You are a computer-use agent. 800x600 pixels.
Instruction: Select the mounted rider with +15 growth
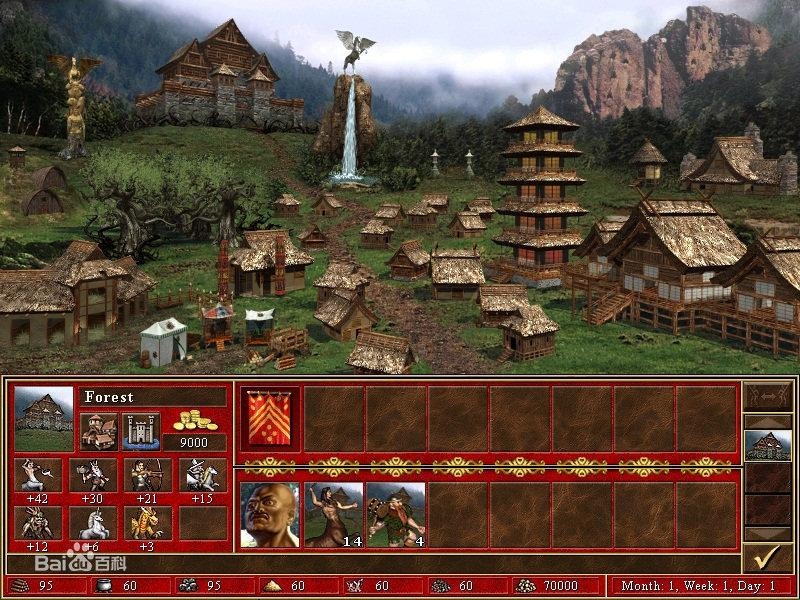point(202,474)
